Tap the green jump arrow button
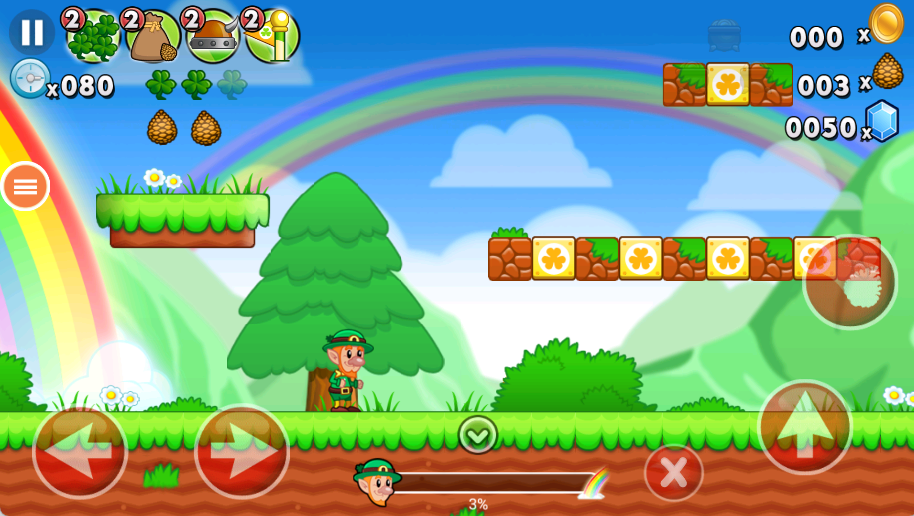The width and height of the screenshot is (914, 516). pos(805,427)
